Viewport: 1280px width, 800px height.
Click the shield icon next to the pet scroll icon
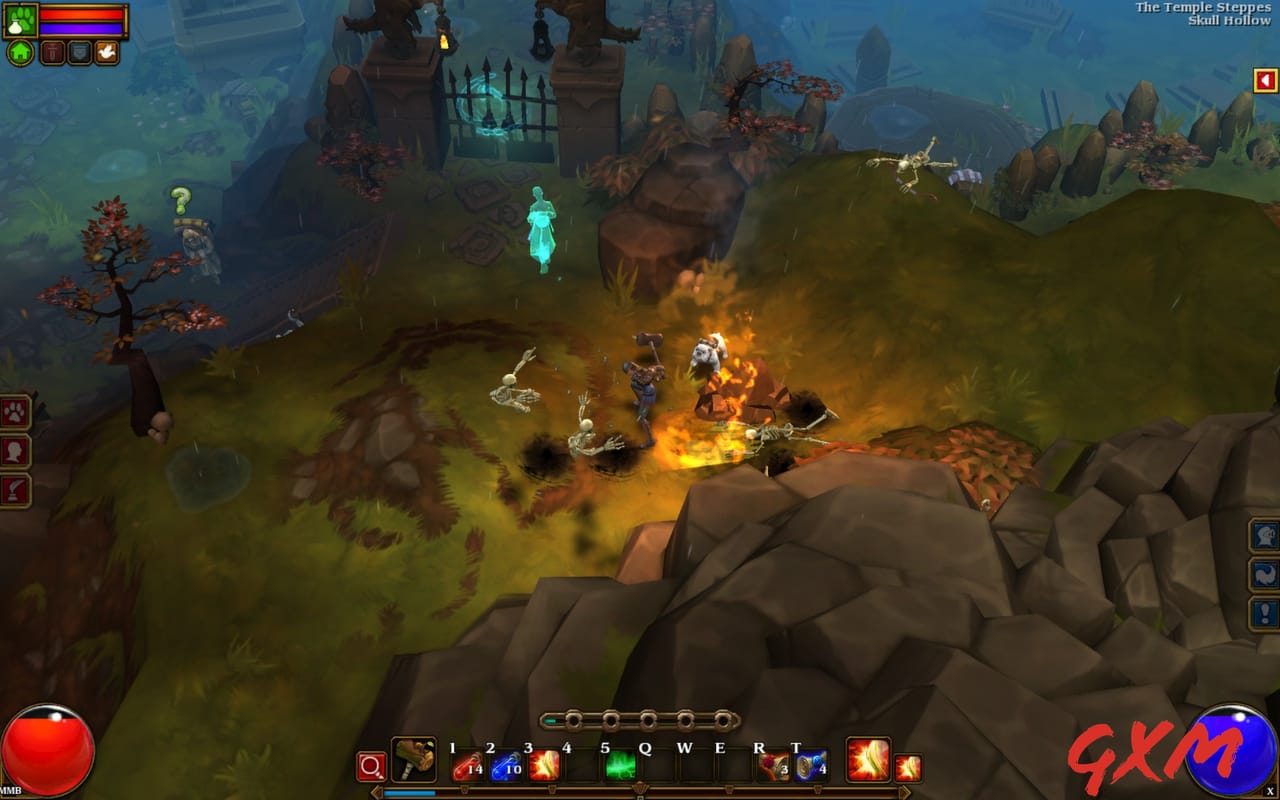pyautogui.click(x=78, y=52)
